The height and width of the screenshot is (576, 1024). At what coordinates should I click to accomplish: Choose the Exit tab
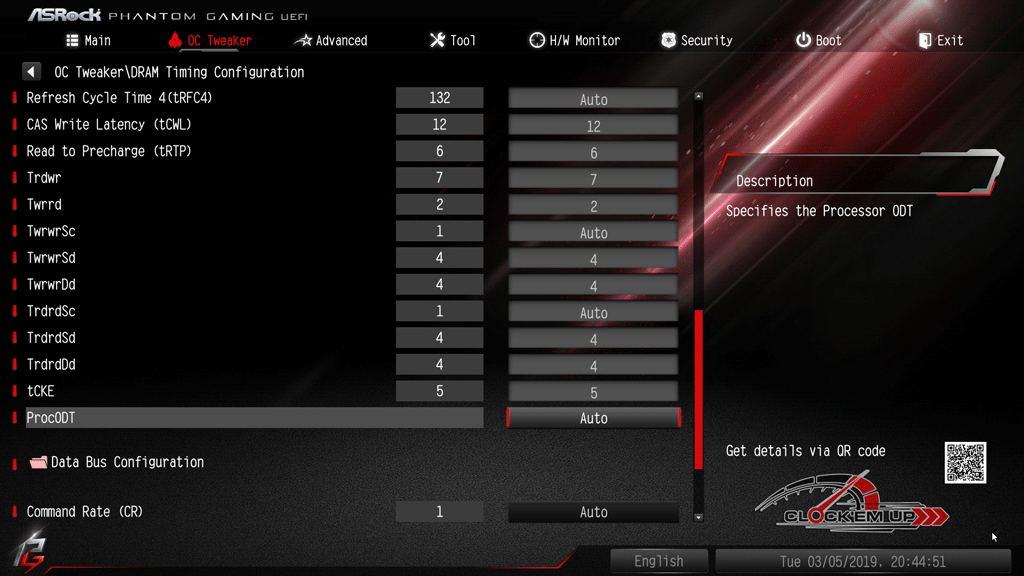tap(940, 40)
